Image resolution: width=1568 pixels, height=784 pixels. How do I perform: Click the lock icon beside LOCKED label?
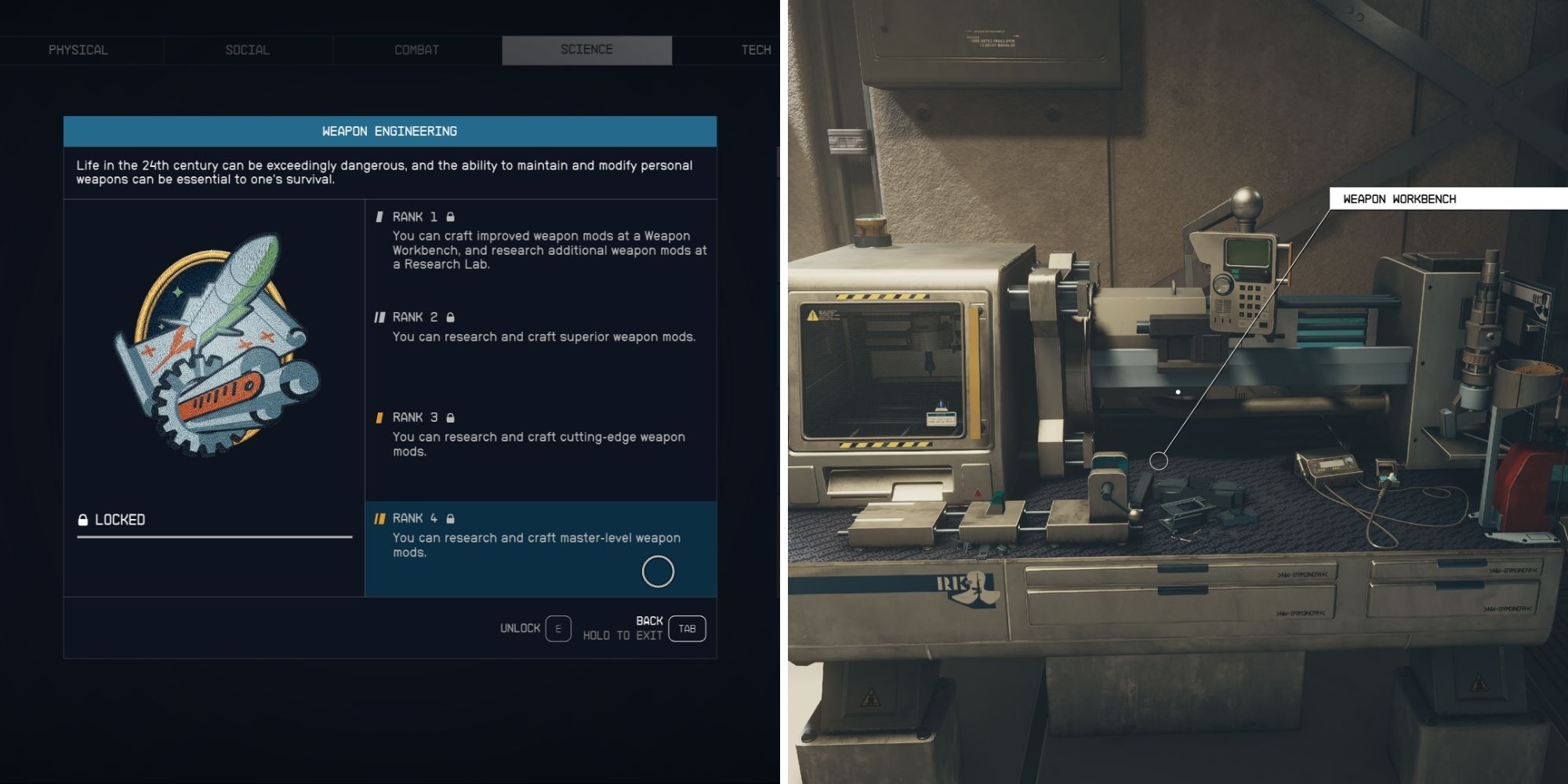[82, 518]
